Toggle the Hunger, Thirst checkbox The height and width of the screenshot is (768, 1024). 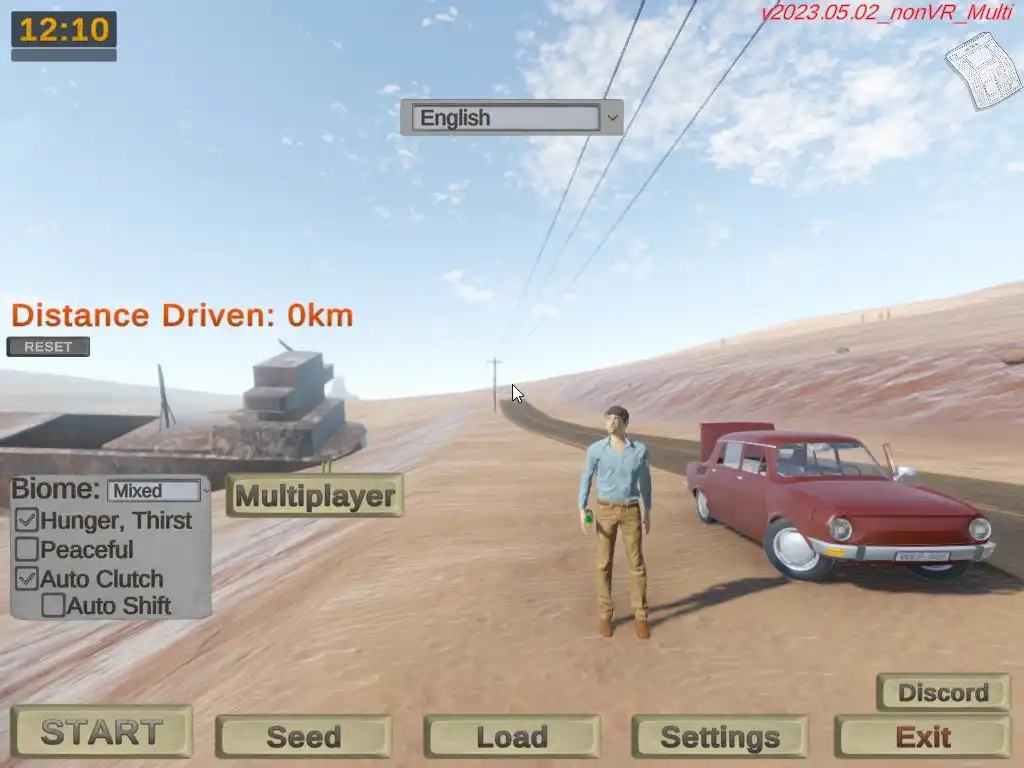(28, 520)
